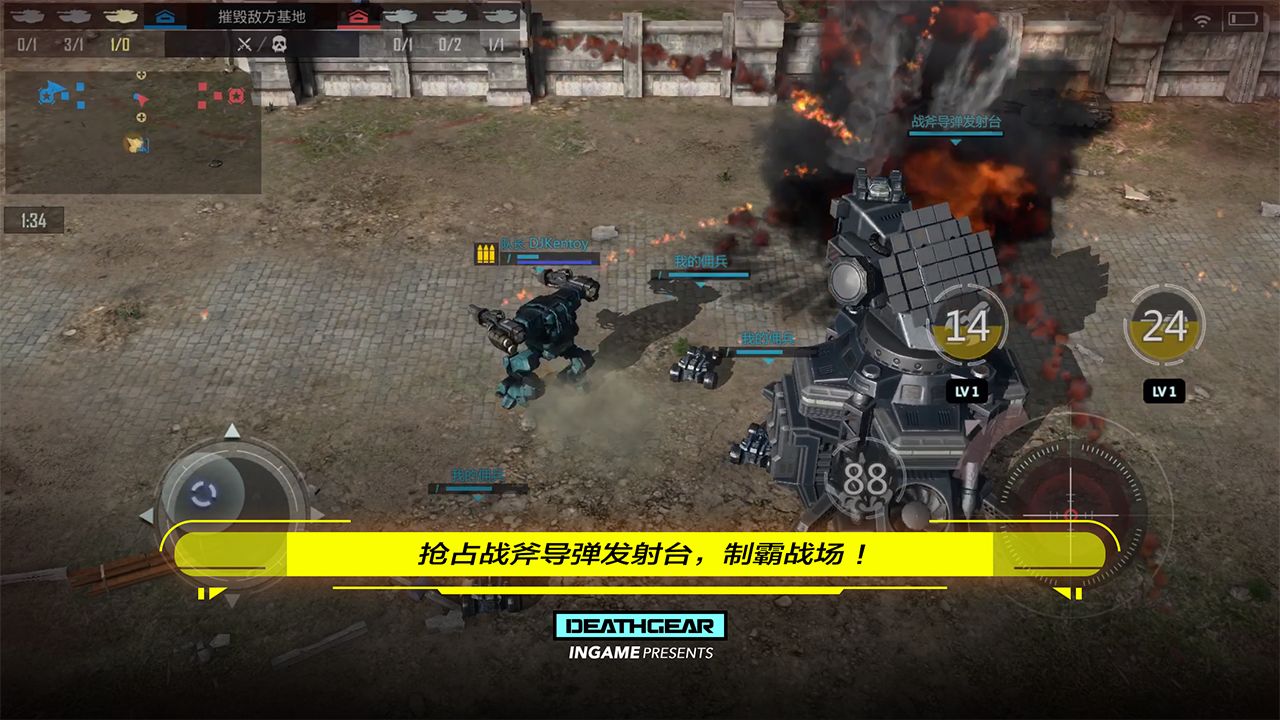This screenshot has width=1280, height=720.
Task: Click the red enemy base icon in top bar
Action: 358,16
